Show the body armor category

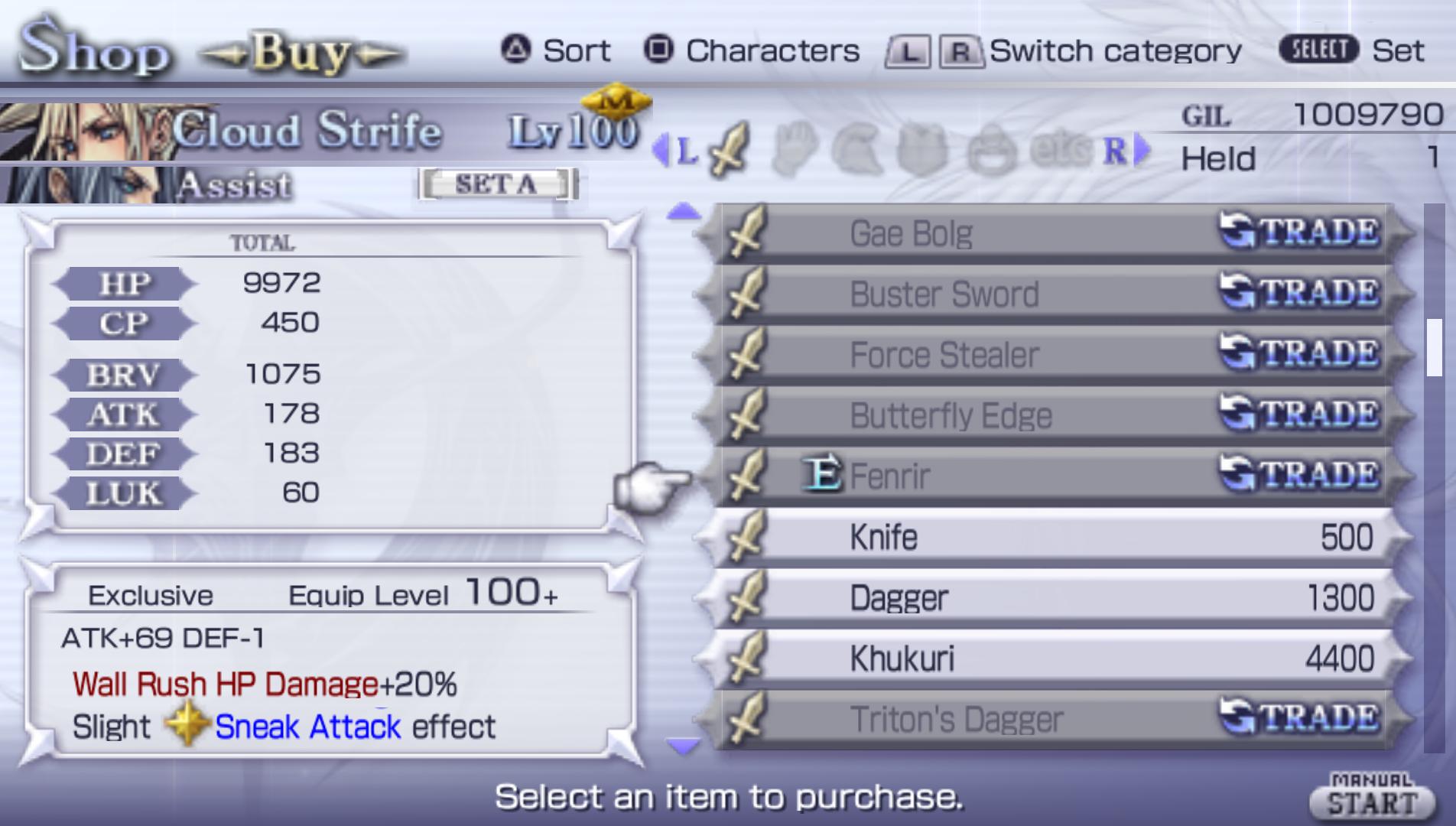tap(923, 151)
